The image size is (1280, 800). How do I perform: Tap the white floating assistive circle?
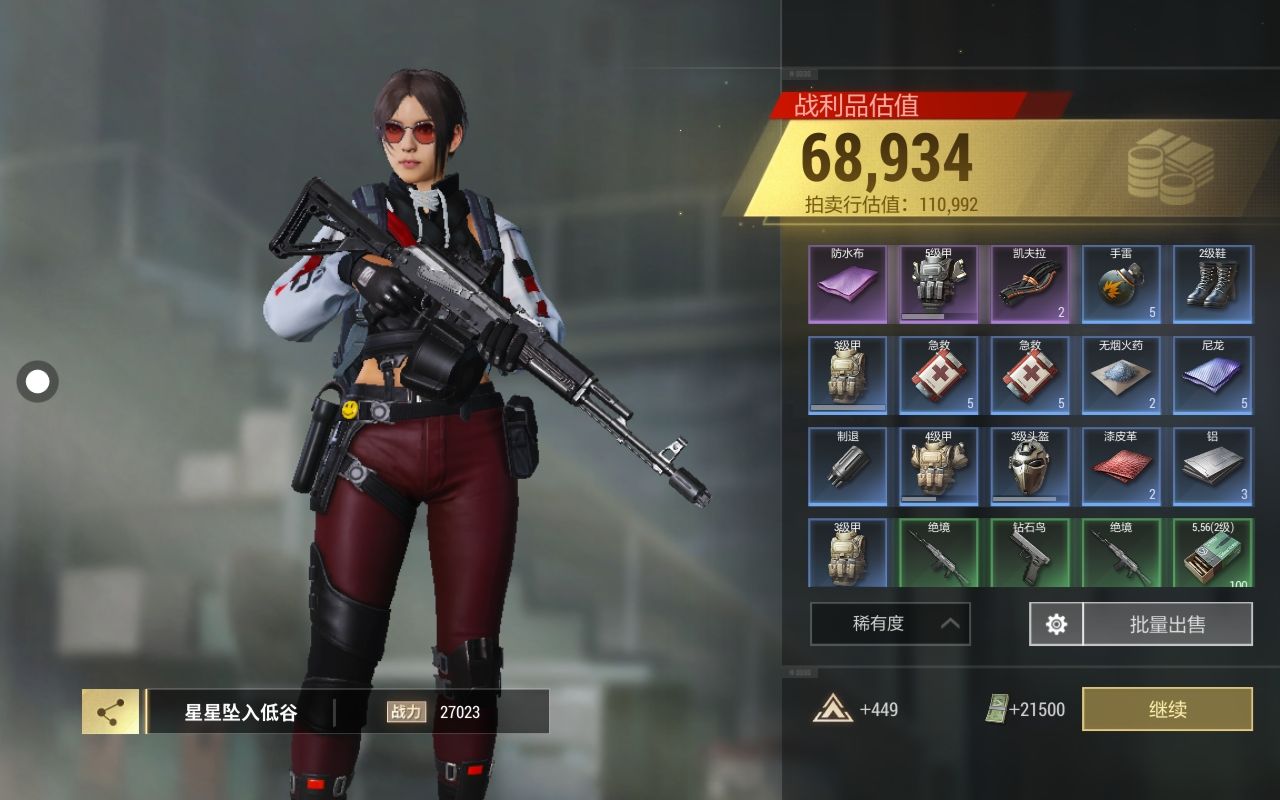(38, 381)
